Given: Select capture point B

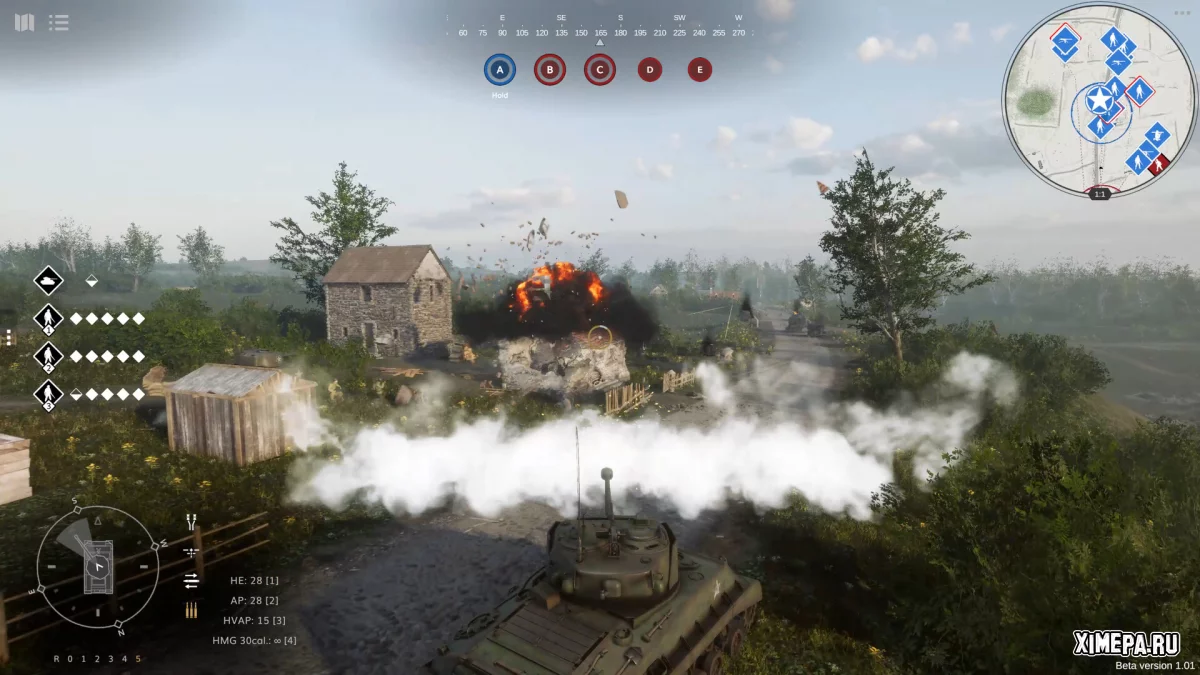Looking at the screenshot, I should tap(549, 70).
